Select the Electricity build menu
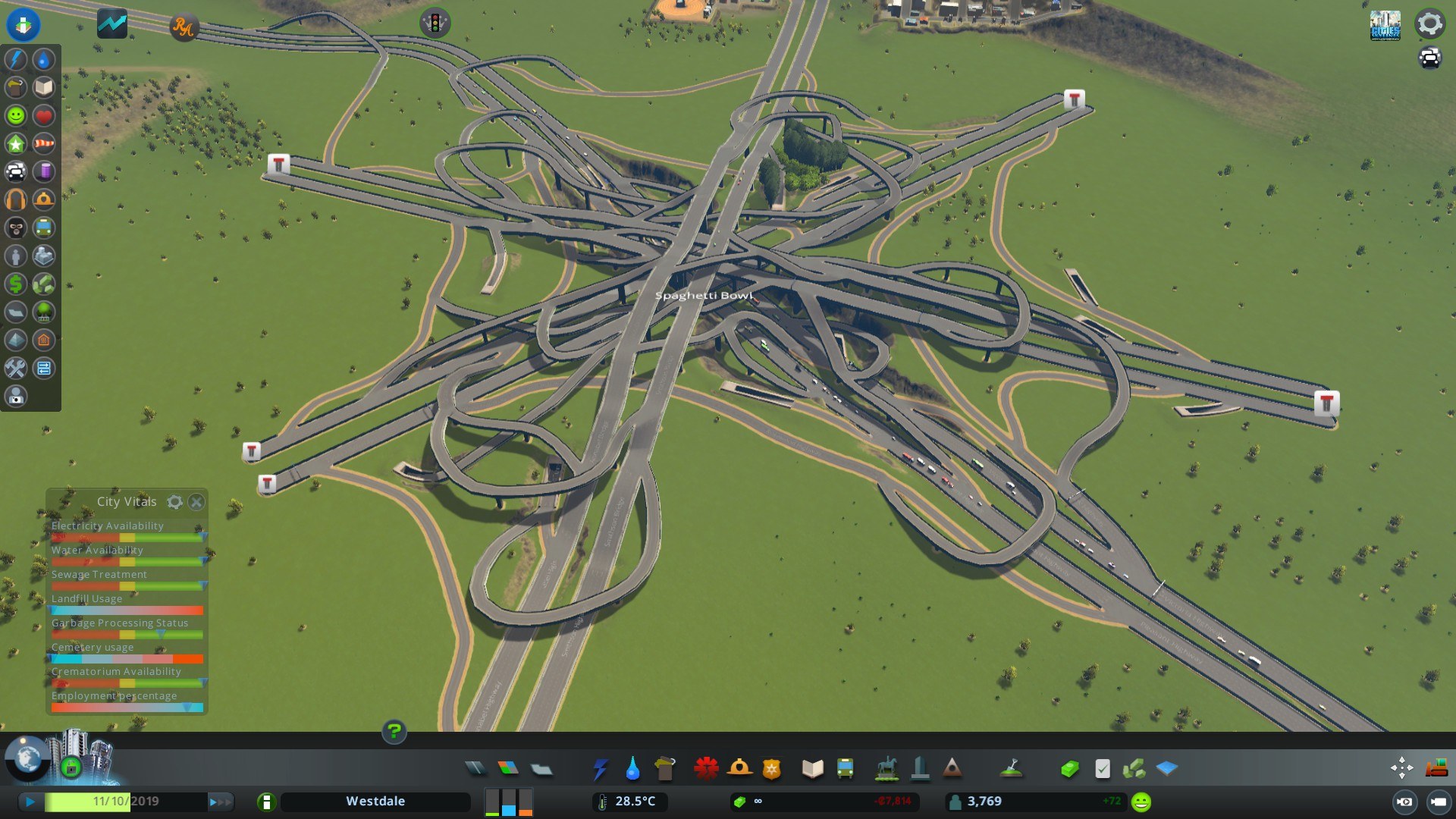This screenshot has height=819, width=1456. (x=600, y=769)
